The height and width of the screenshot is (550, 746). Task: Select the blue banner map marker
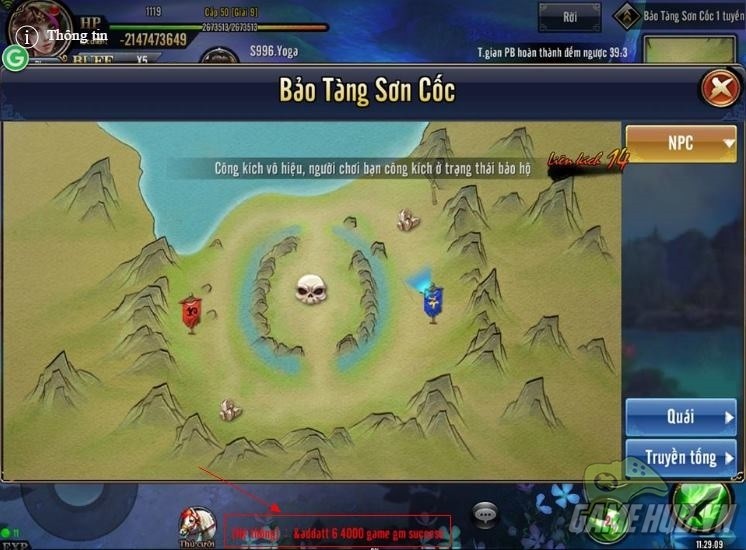tap(432, 302)
